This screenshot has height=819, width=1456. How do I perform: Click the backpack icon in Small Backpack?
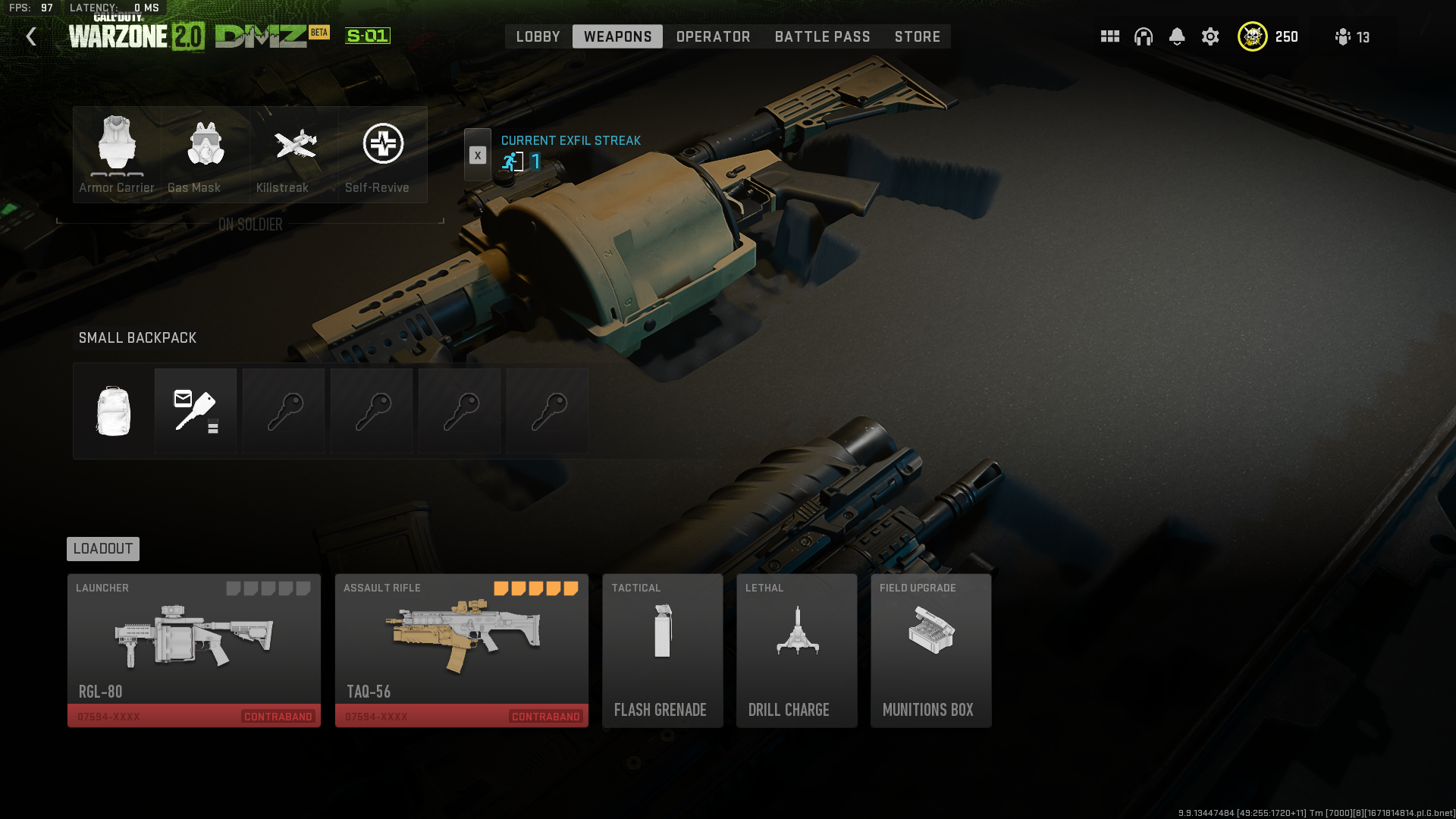pyautogui.click(x=112, y=410)
